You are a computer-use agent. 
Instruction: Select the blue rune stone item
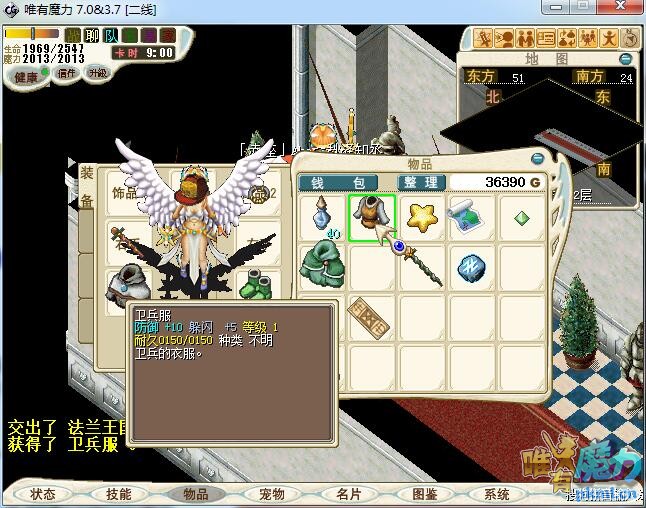(x=470, y=266)
